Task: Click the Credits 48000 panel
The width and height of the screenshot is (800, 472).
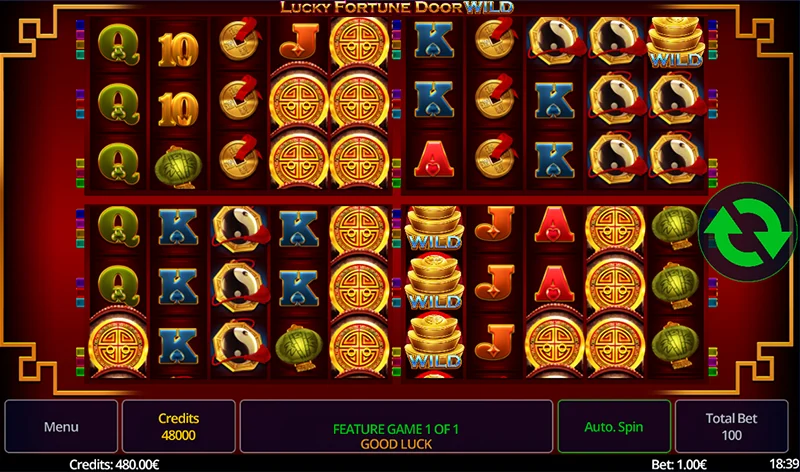Action: (179, 427)
